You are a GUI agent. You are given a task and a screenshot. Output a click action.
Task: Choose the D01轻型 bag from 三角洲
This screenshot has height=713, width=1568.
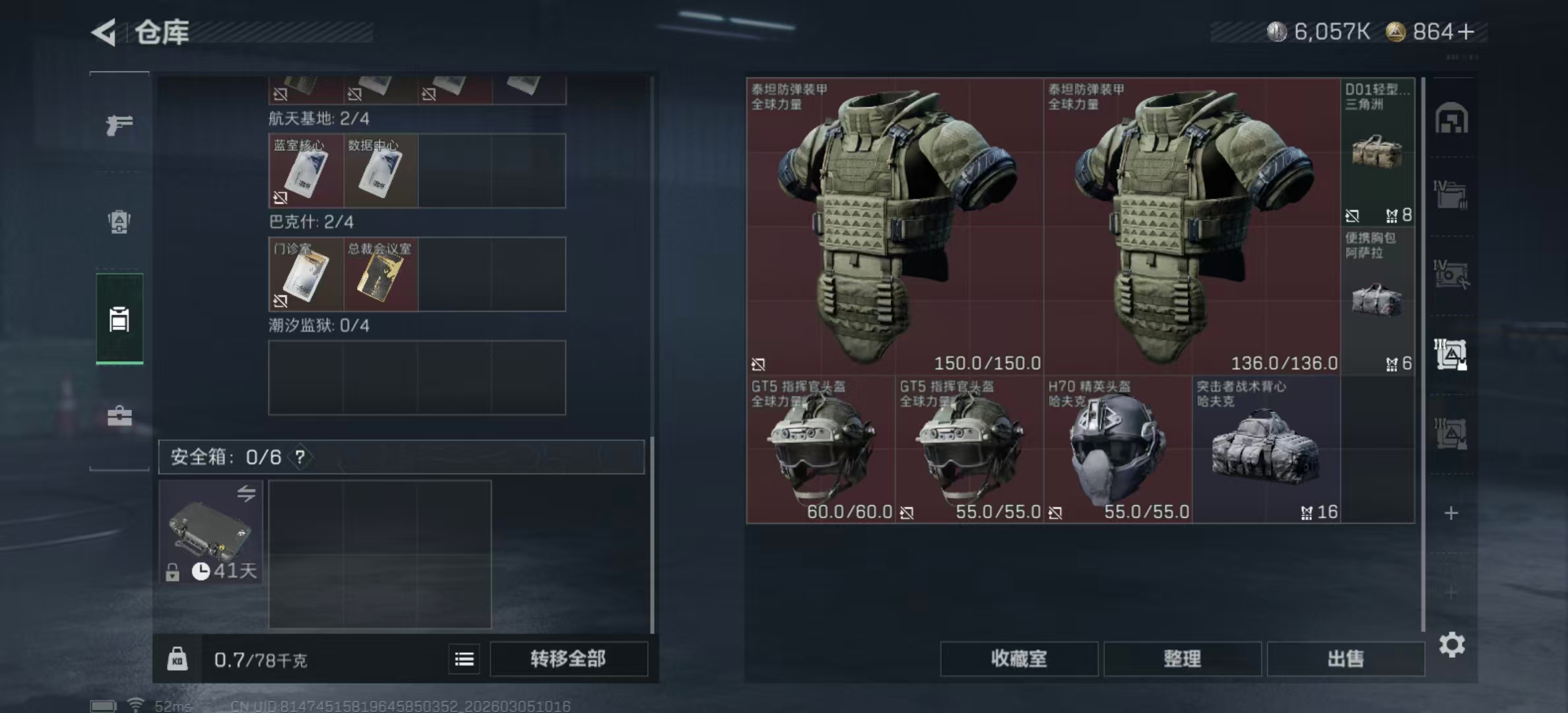pyautogui.click(x=1377, y=153)
